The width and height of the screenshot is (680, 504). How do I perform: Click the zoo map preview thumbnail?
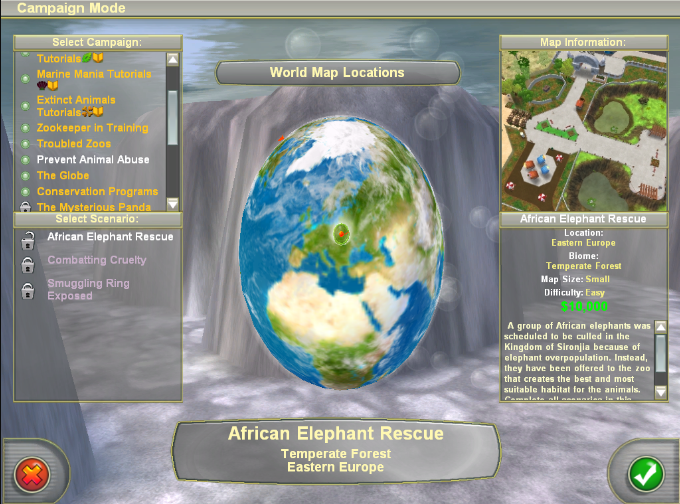[x=569, y=130]
